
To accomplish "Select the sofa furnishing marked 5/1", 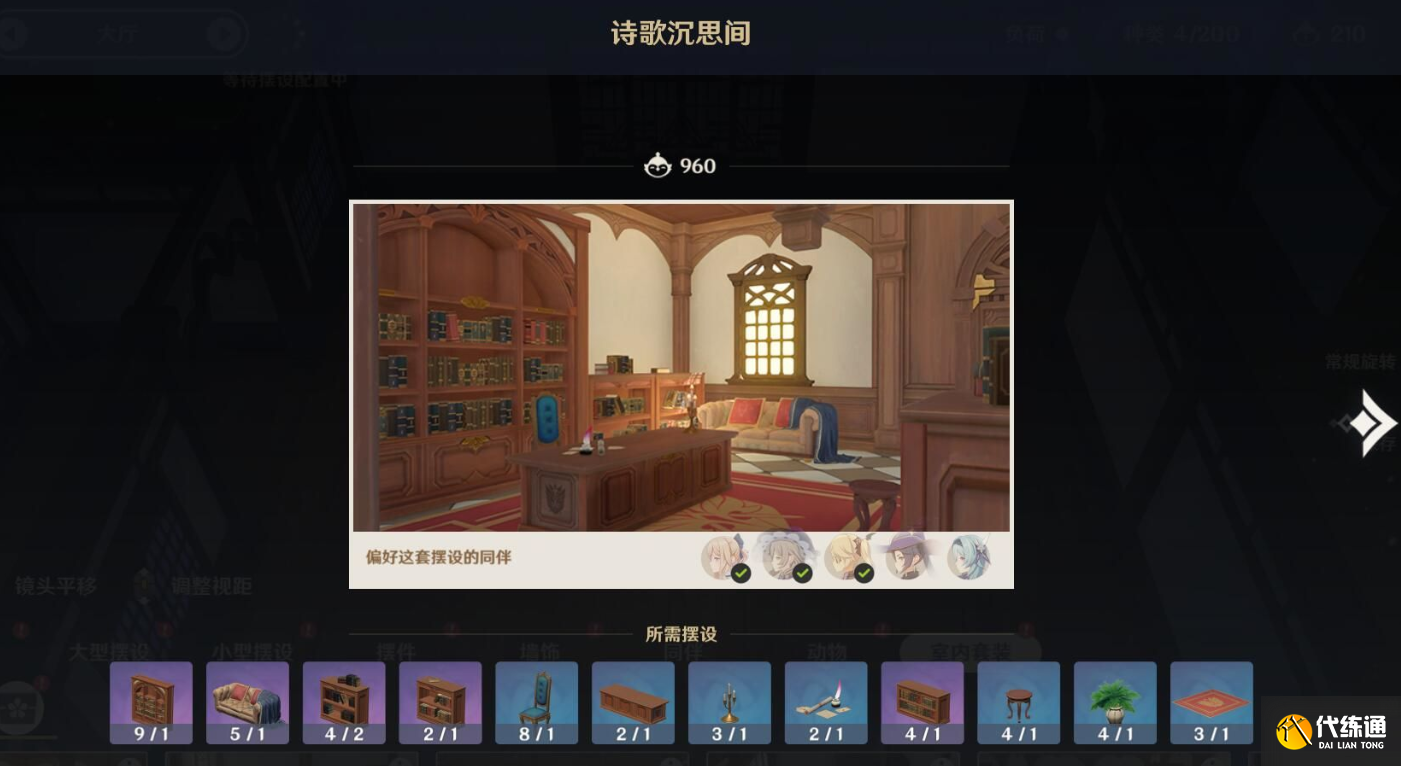I will click(247, 703).
